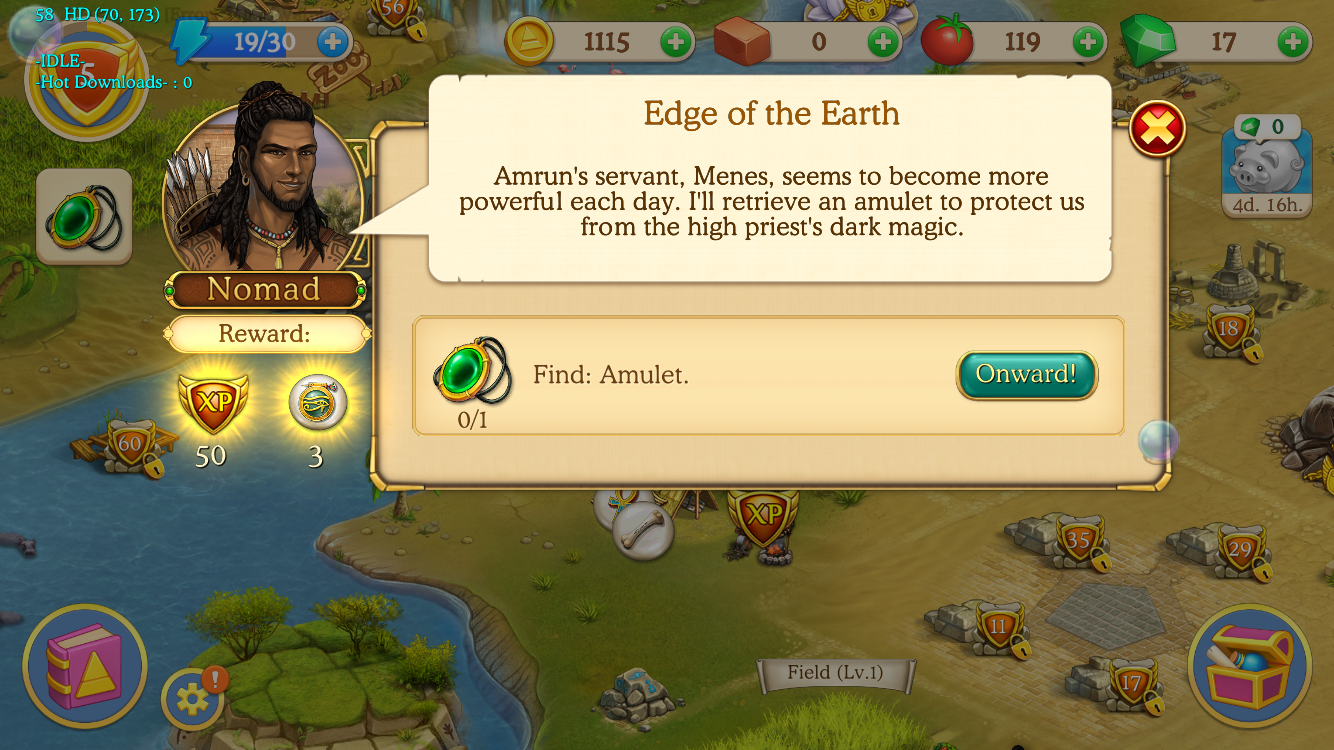Add more energy with the plus button
Screen dimensions: 1334x750
[333, 42]
